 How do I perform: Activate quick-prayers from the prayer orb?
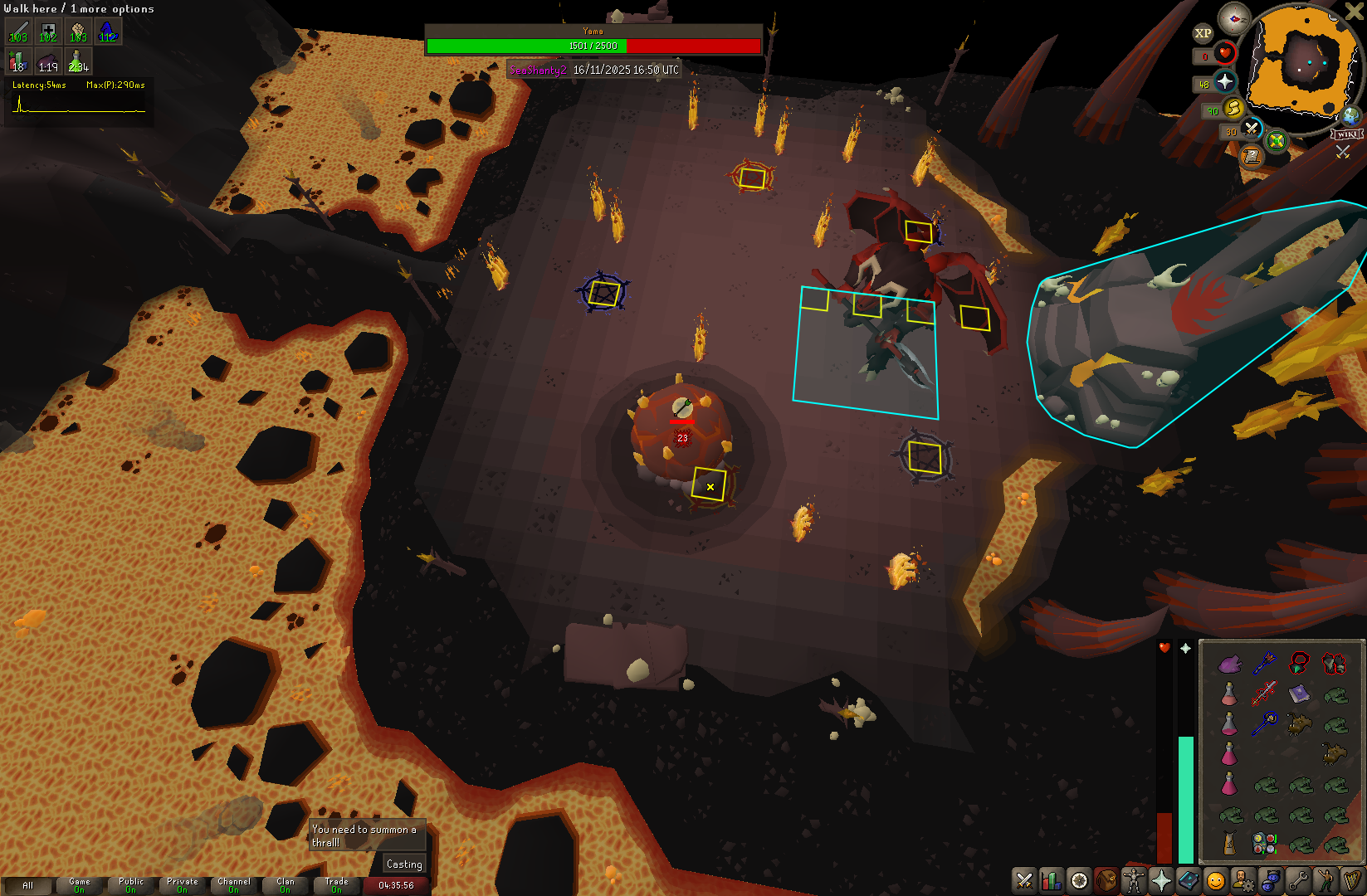[1225, 81]
